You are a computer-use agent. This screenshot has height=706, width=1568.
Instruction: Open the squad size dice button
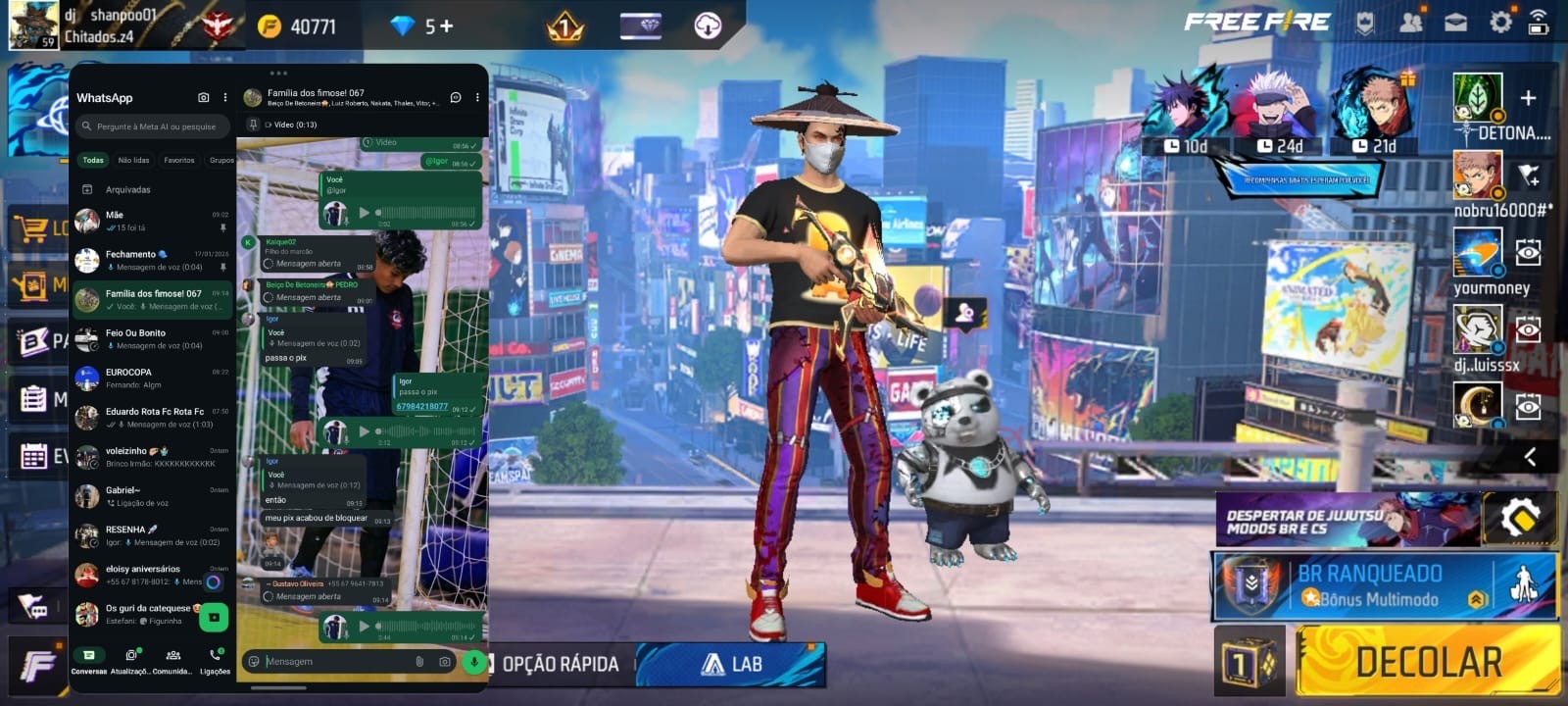(x=1249, y=663)
